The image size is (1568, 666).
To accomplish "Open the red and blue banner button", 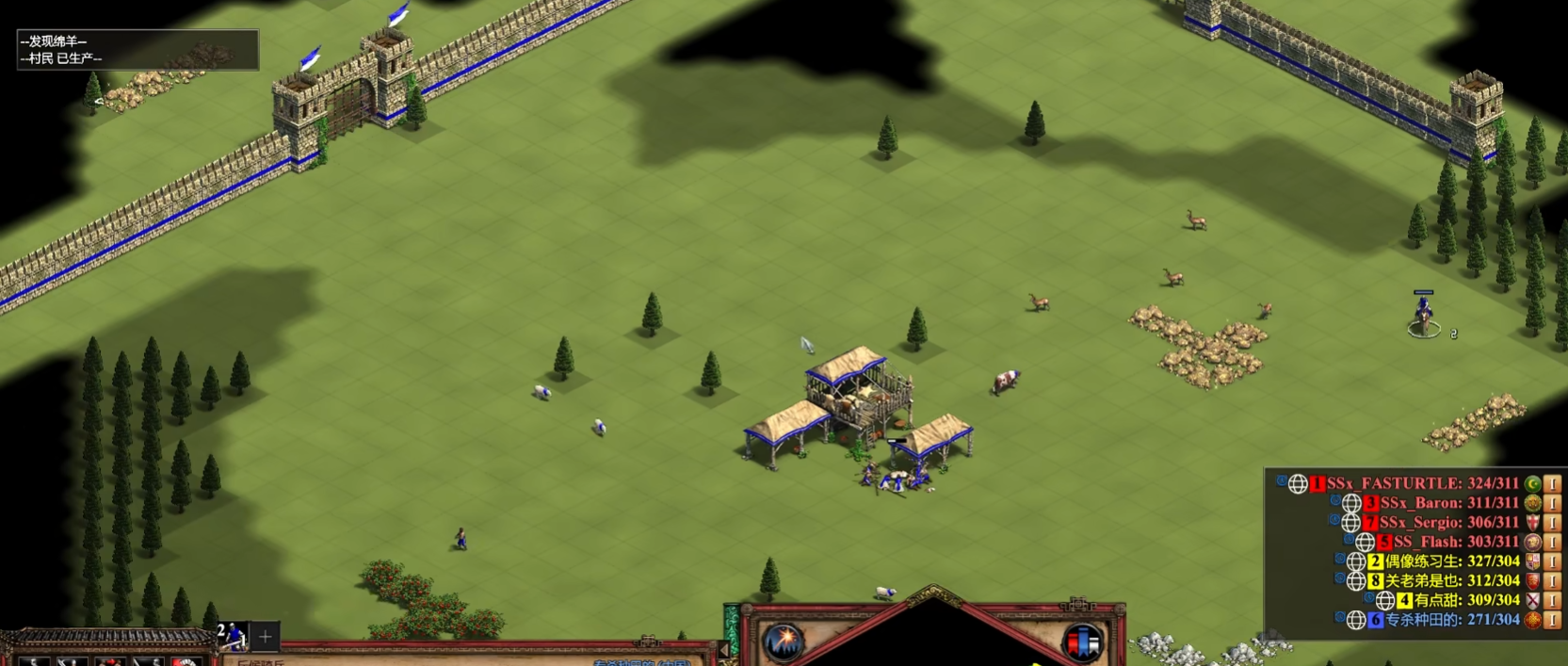I will click(x=1082, y=642).
